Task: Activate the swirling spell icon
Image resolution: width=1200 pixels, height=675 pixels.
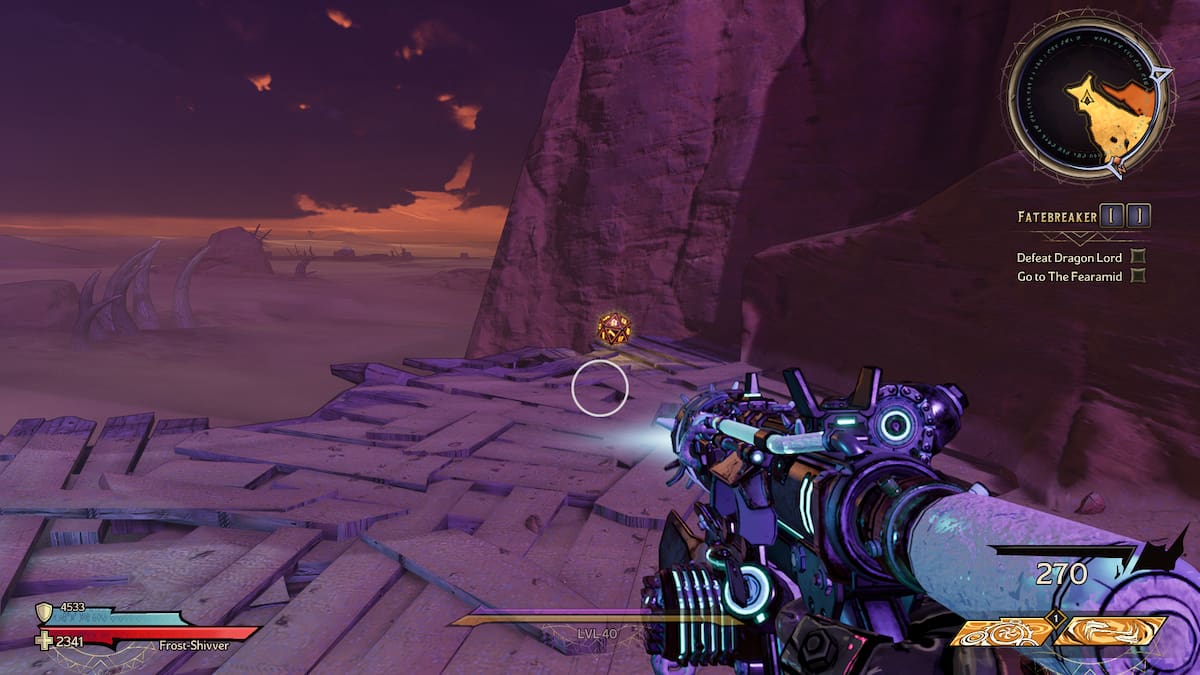Action: coord(1110,632)
